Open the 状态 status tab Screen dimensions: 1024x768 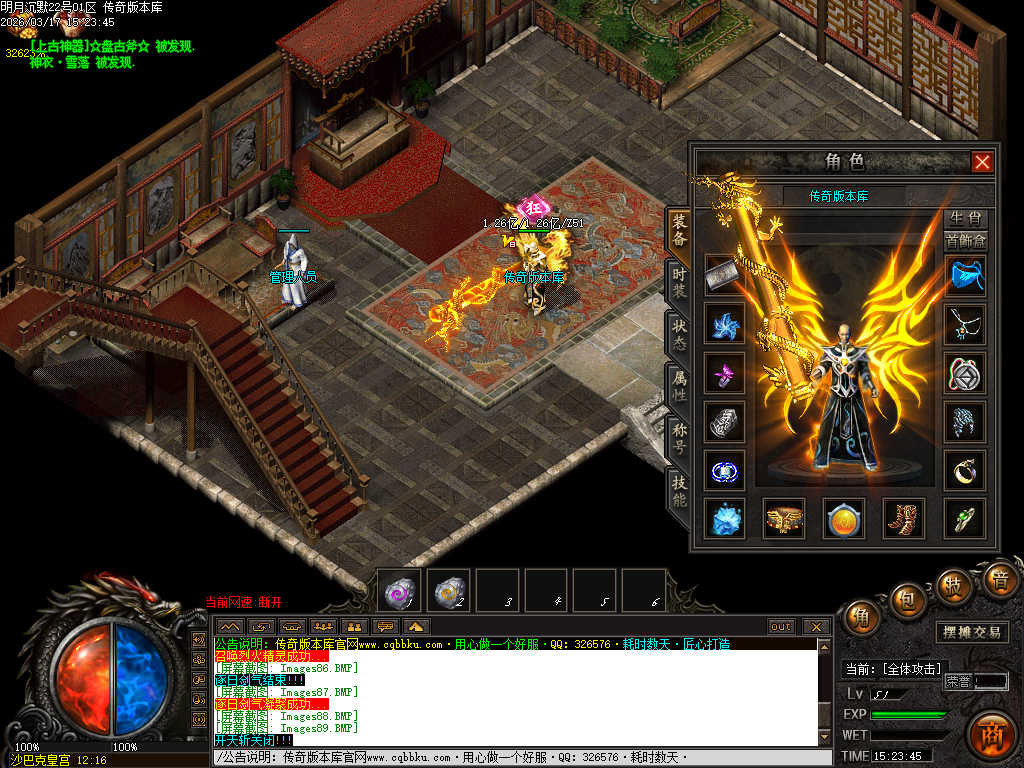(679, 333)
